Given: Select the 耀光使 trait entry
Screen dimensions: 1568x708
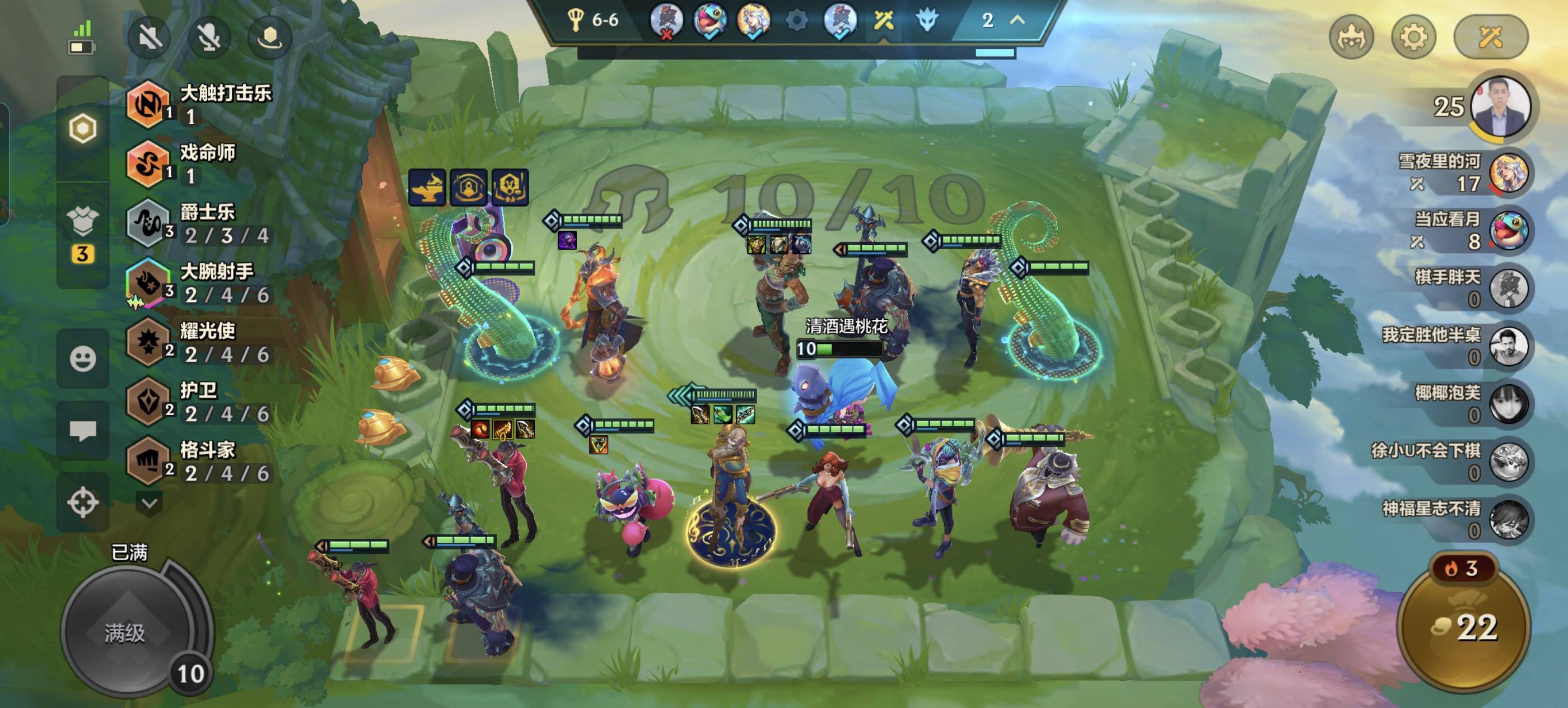Looking at the screenshot, I should (x=200, y=342).
